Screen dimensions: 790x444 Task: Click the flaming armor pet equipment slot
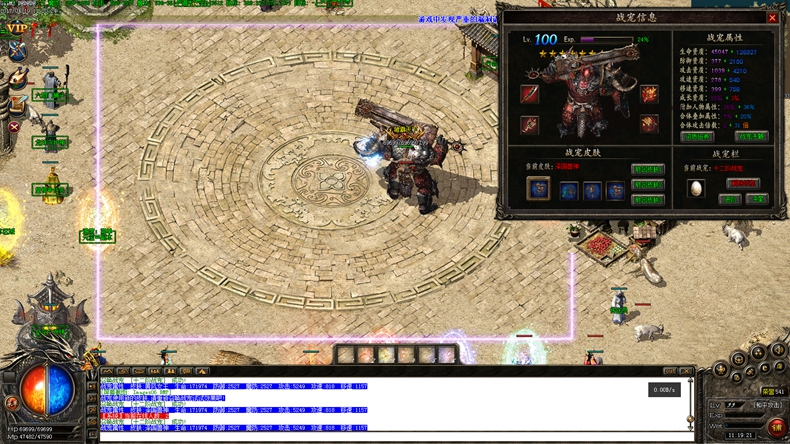(x=649, y=95)
